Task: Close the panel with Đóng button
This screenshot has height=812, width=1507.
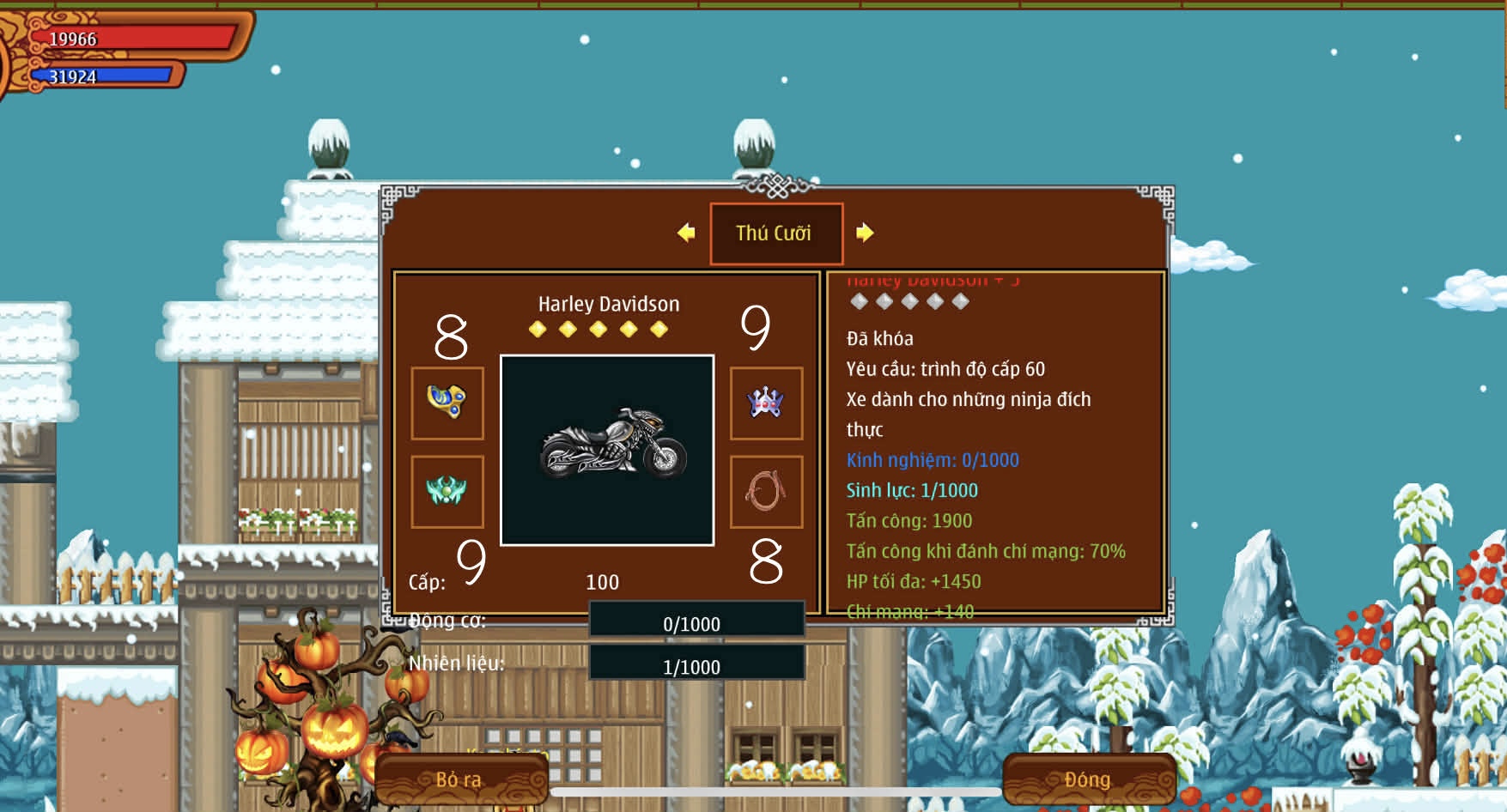Action: click(1088, 779)
